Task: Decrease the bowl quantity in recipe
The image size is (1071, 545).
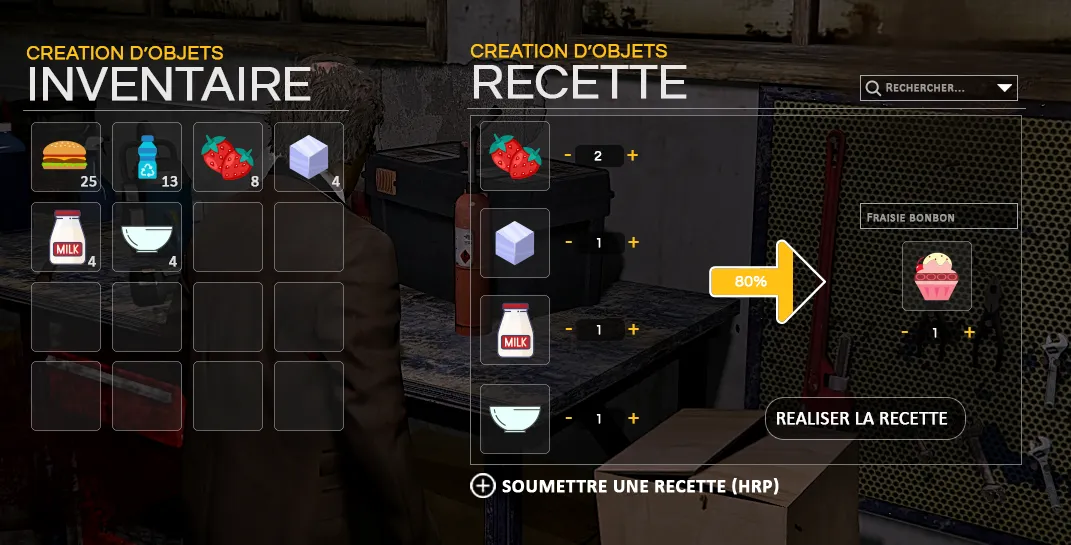Action: tap(568, 418)
